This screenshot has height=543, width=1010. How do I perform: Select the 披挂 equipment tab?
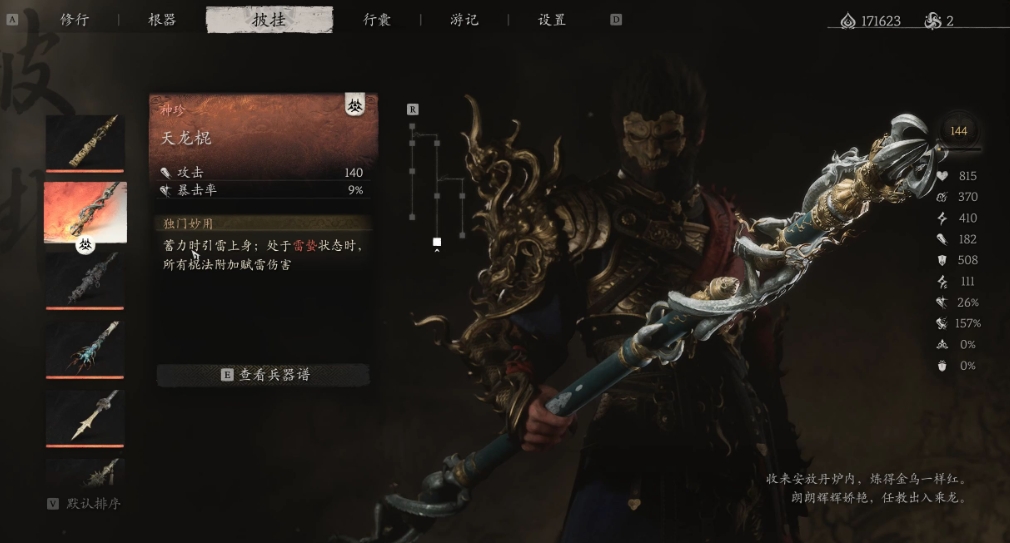pyautogui.click(x=269, y=20)
